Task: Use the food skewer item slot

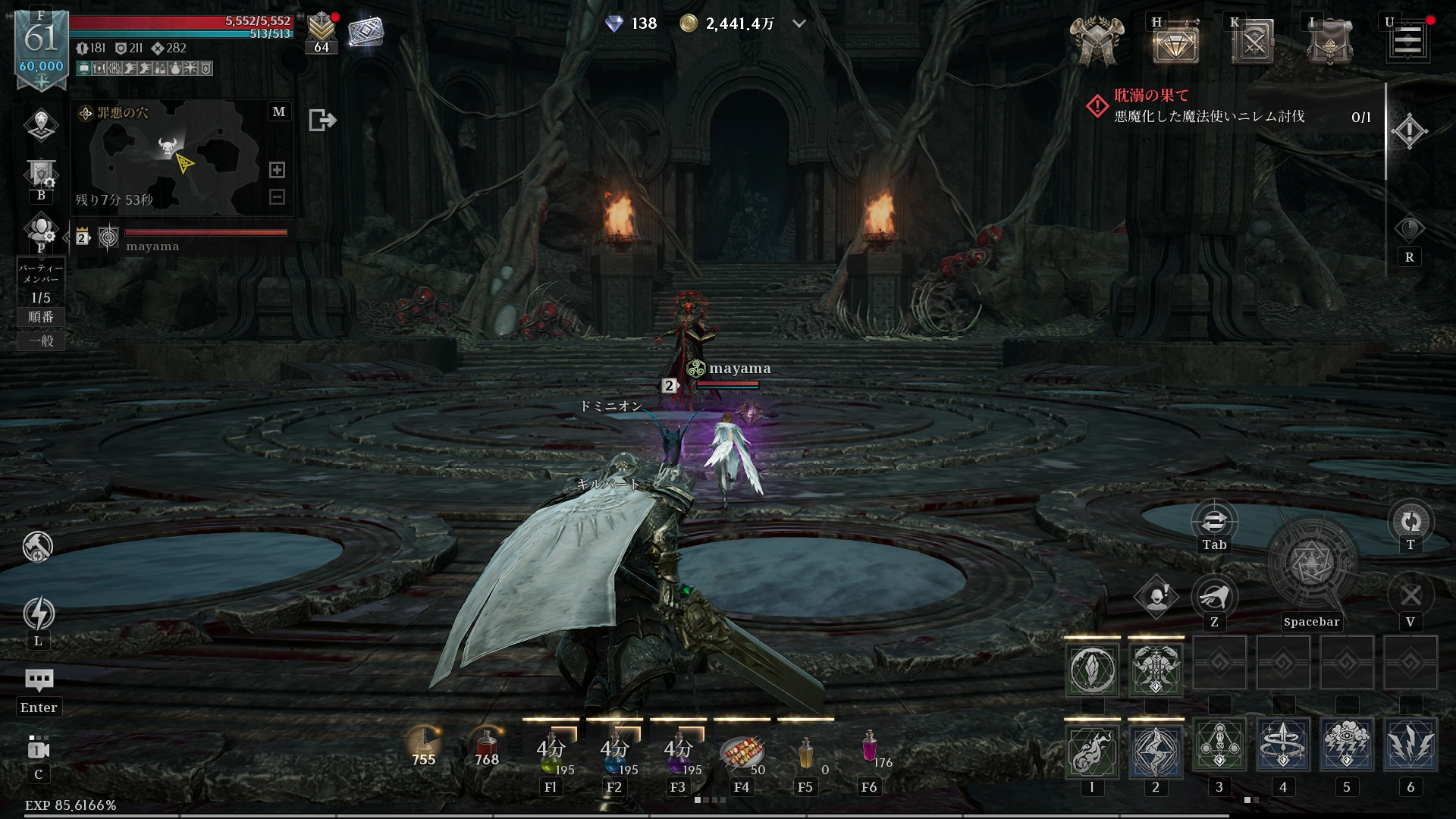Action: pyautogui.click(x=742, y=751)
